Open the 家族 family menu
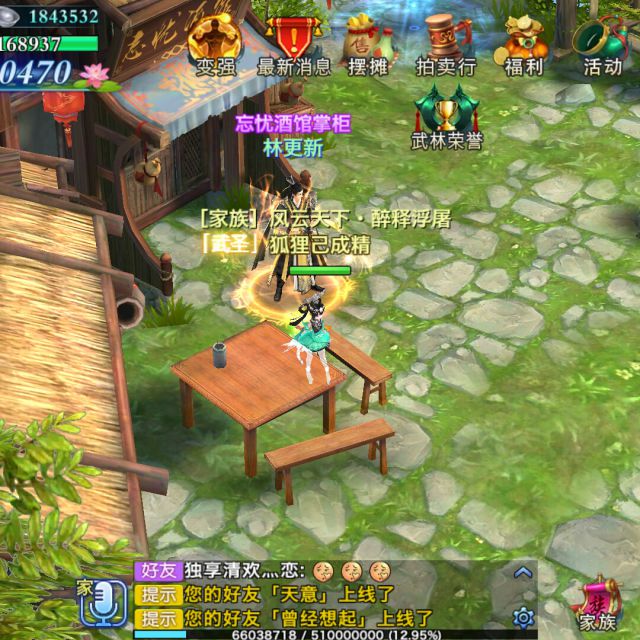Image resolution: width=640 pixels, height=640 pixels. (598, 603)
